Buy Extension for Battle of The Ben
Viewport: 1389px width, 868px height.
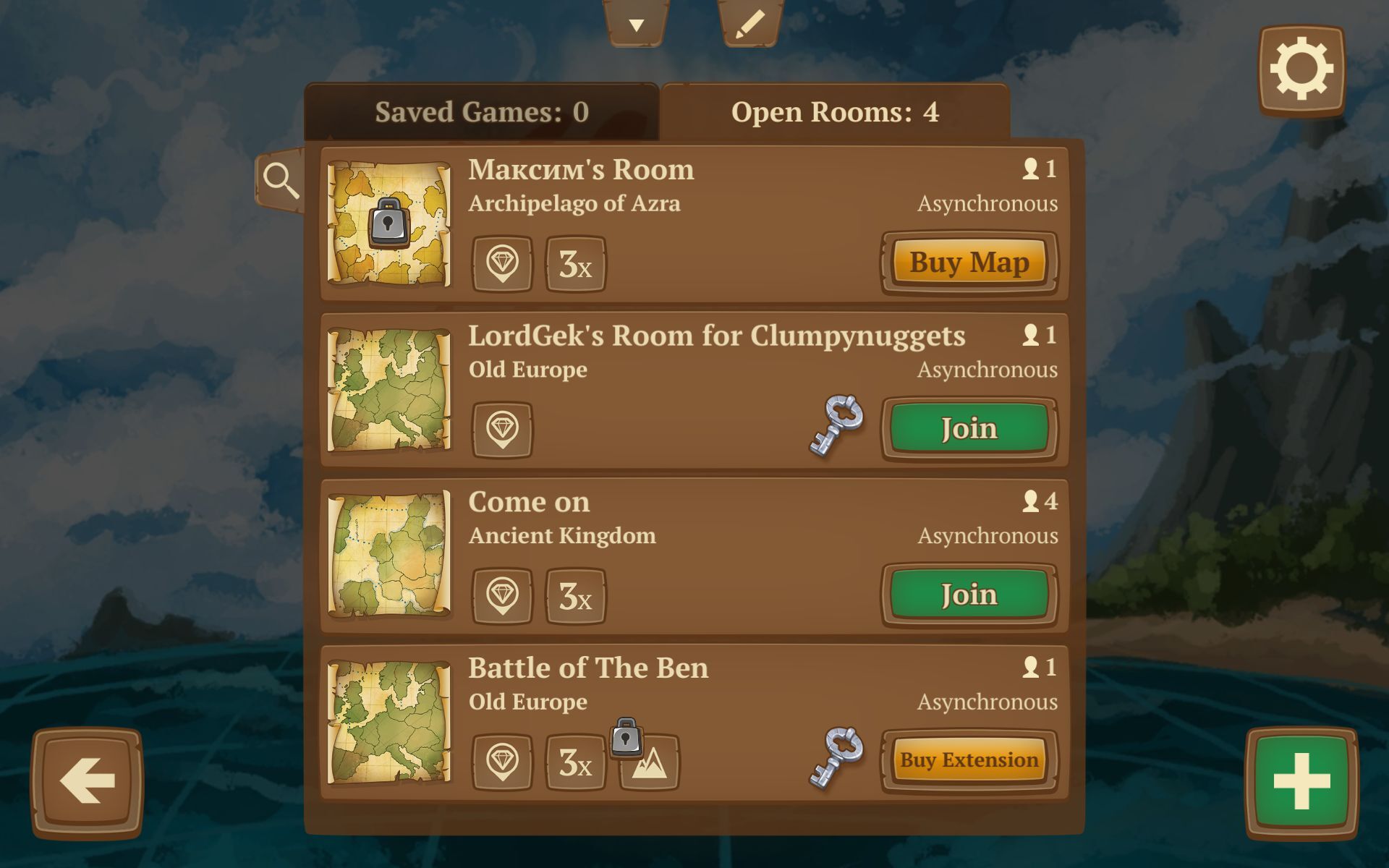coord(969,760)
